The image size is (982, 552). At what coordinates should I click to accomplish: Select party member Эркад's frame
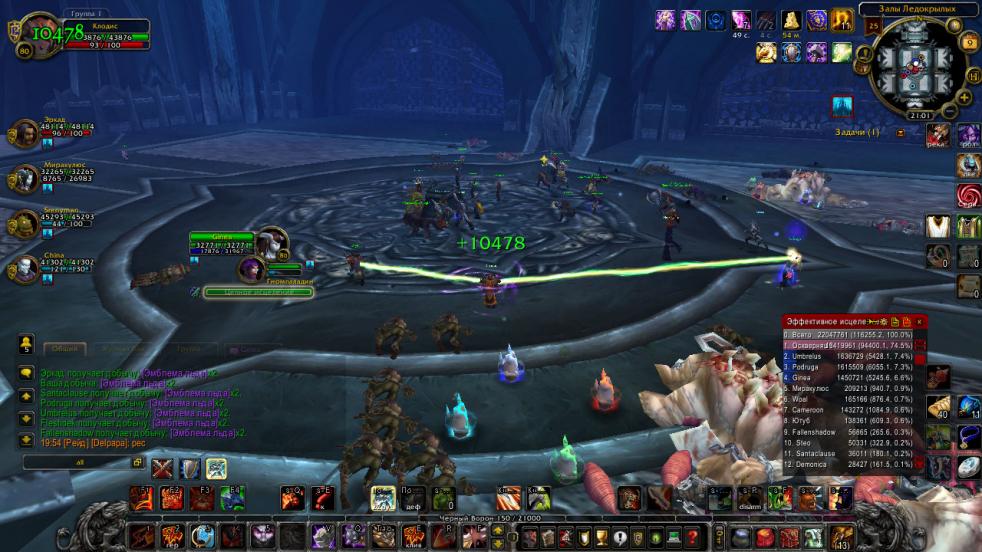pos(26,132)
